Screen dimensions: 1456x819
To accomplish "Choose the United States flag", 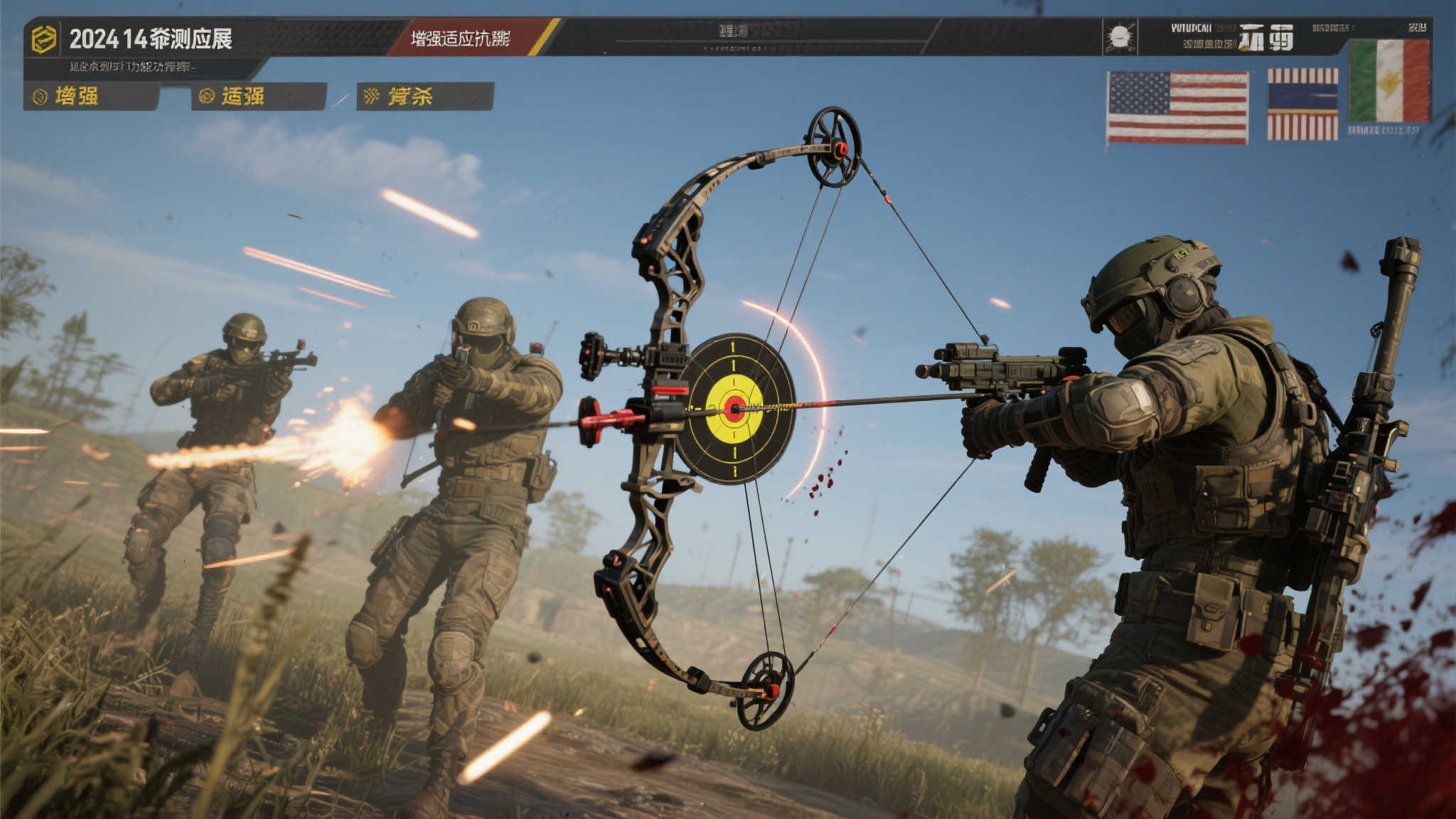I will 1177,107.
